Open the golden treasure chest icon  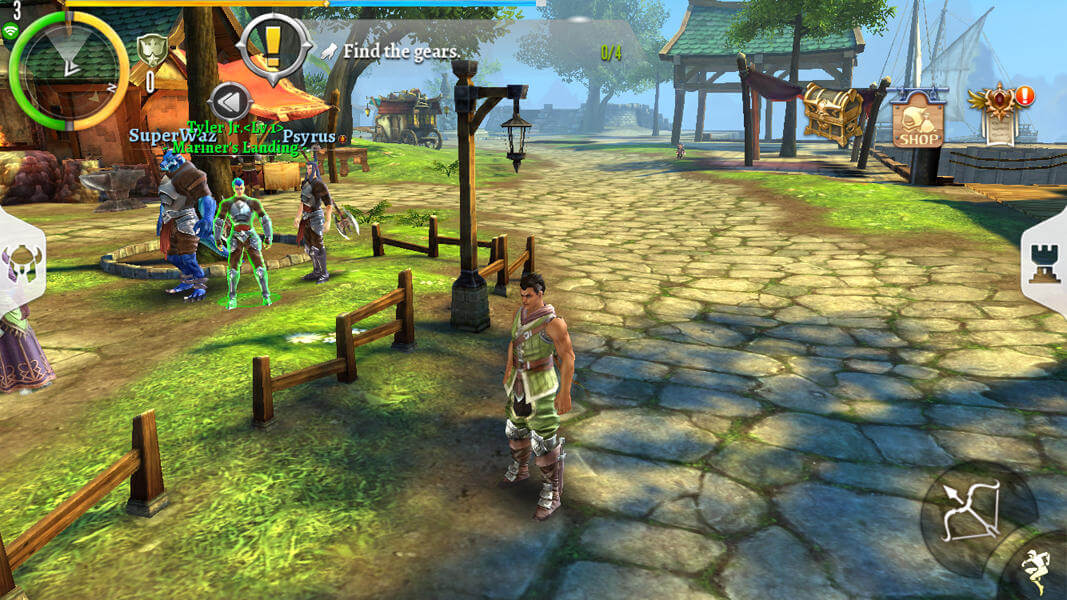(832, 113)
